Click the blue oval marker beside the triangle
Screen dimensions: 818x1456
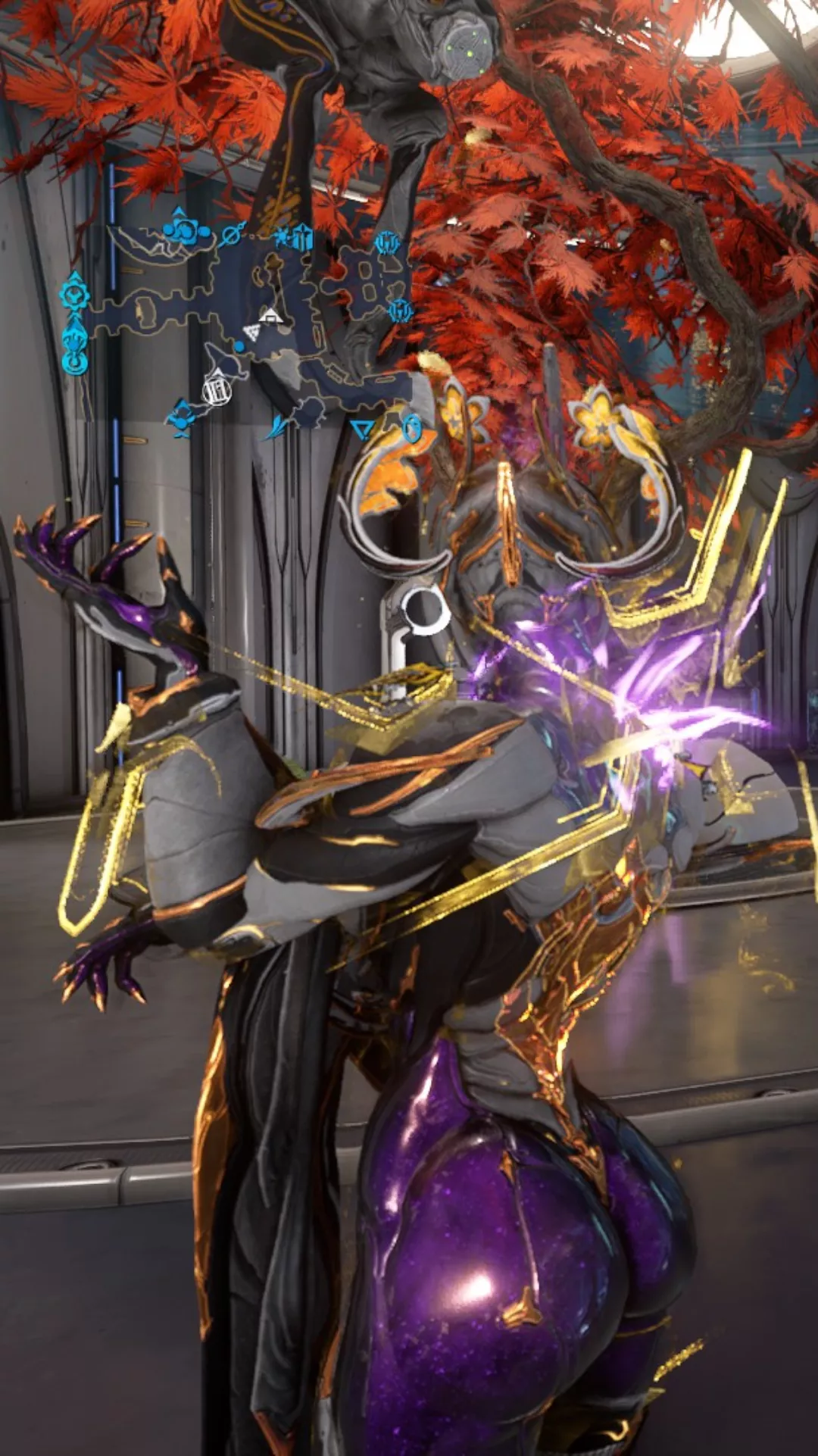click(x=411, y=428)
